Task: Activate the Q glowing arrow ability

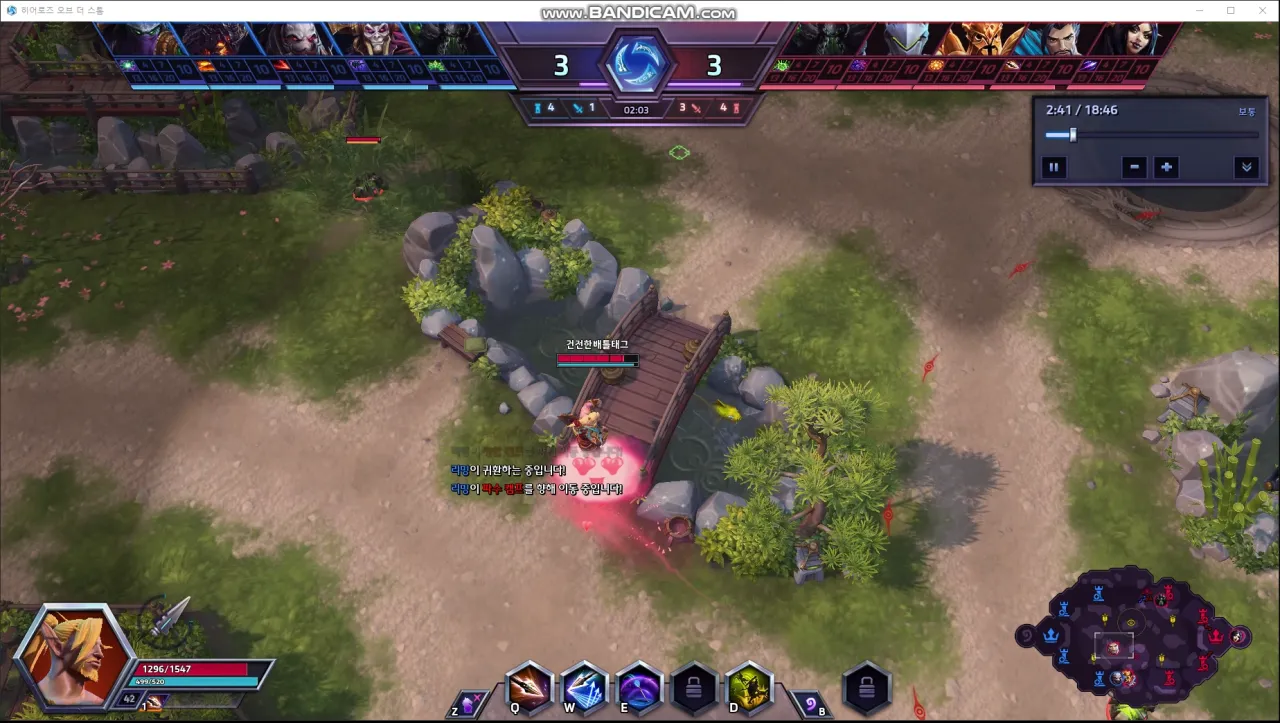Action: click(530, 688)
